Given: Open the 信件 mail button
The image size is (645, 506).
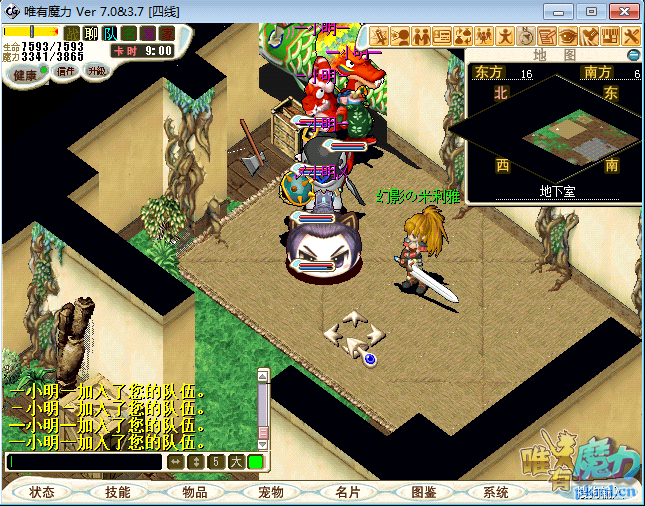Looking at the screenshot, I should pyautogui.click(x=66, y=71).
